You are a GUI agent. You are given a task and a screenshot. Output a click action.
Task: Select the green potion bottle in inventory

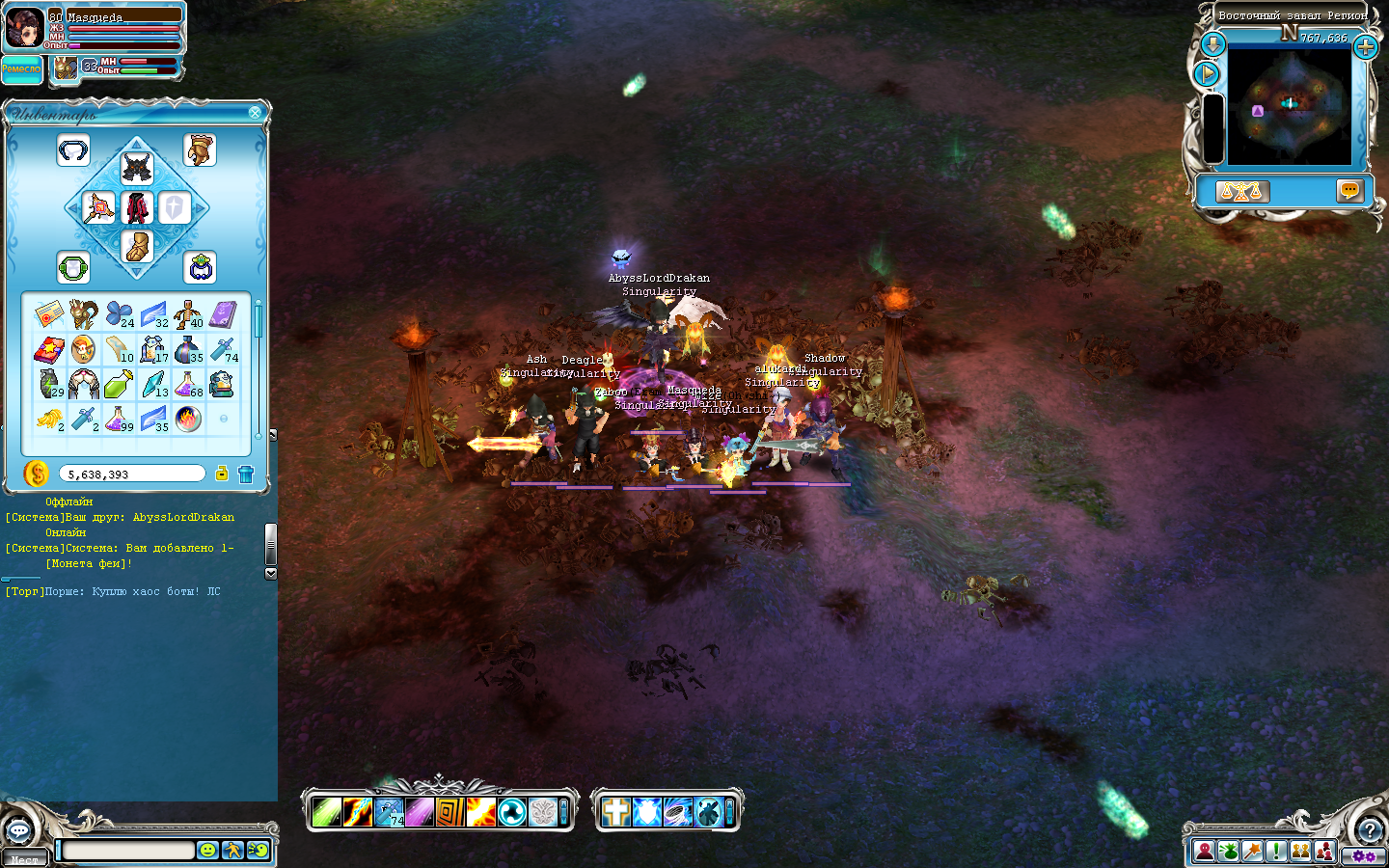click(118, 385)
